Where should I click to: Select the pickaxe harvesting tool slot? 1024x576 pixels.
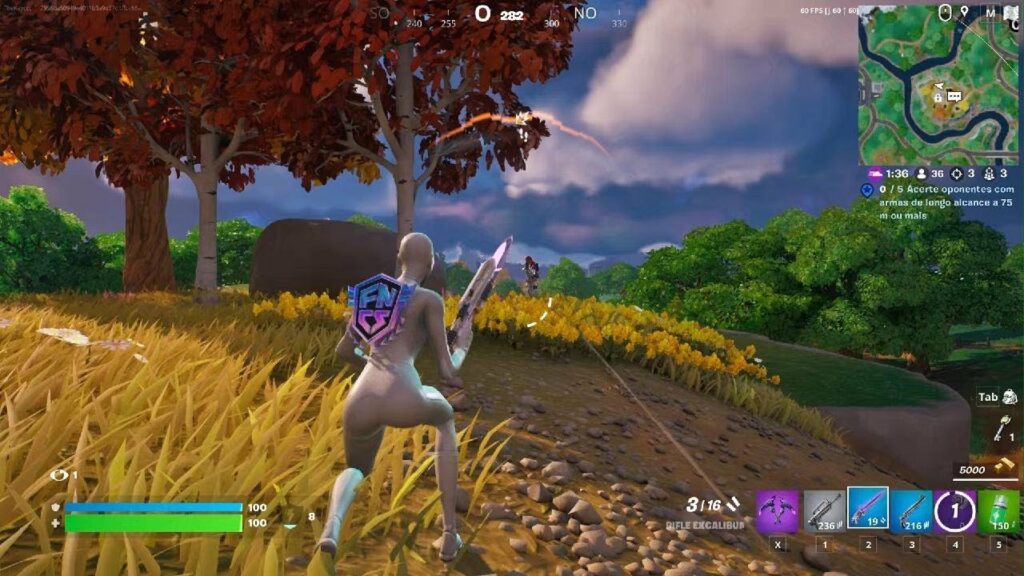777,511
